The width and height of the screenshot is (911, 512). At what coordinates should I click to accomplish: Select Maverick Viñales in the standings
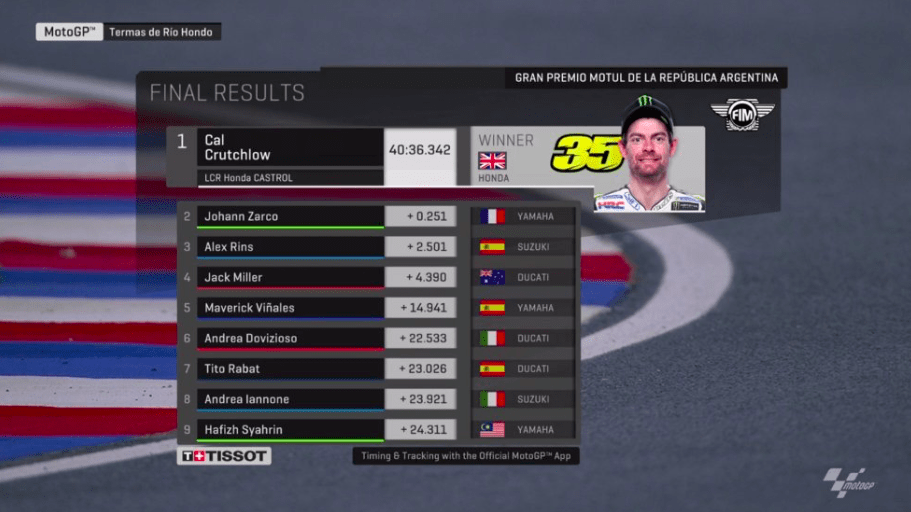click(292, 308)
